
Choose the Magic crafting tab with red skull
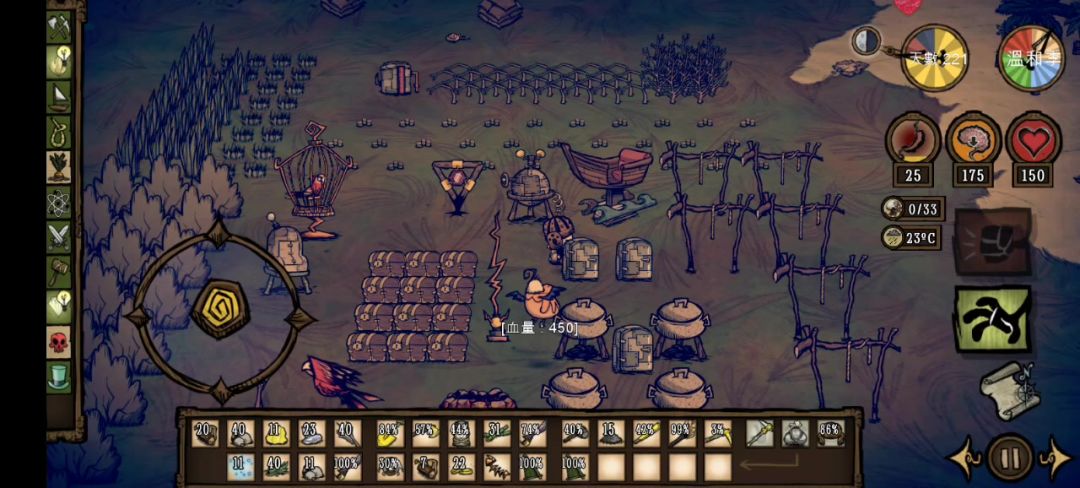(x=58, y=342)
